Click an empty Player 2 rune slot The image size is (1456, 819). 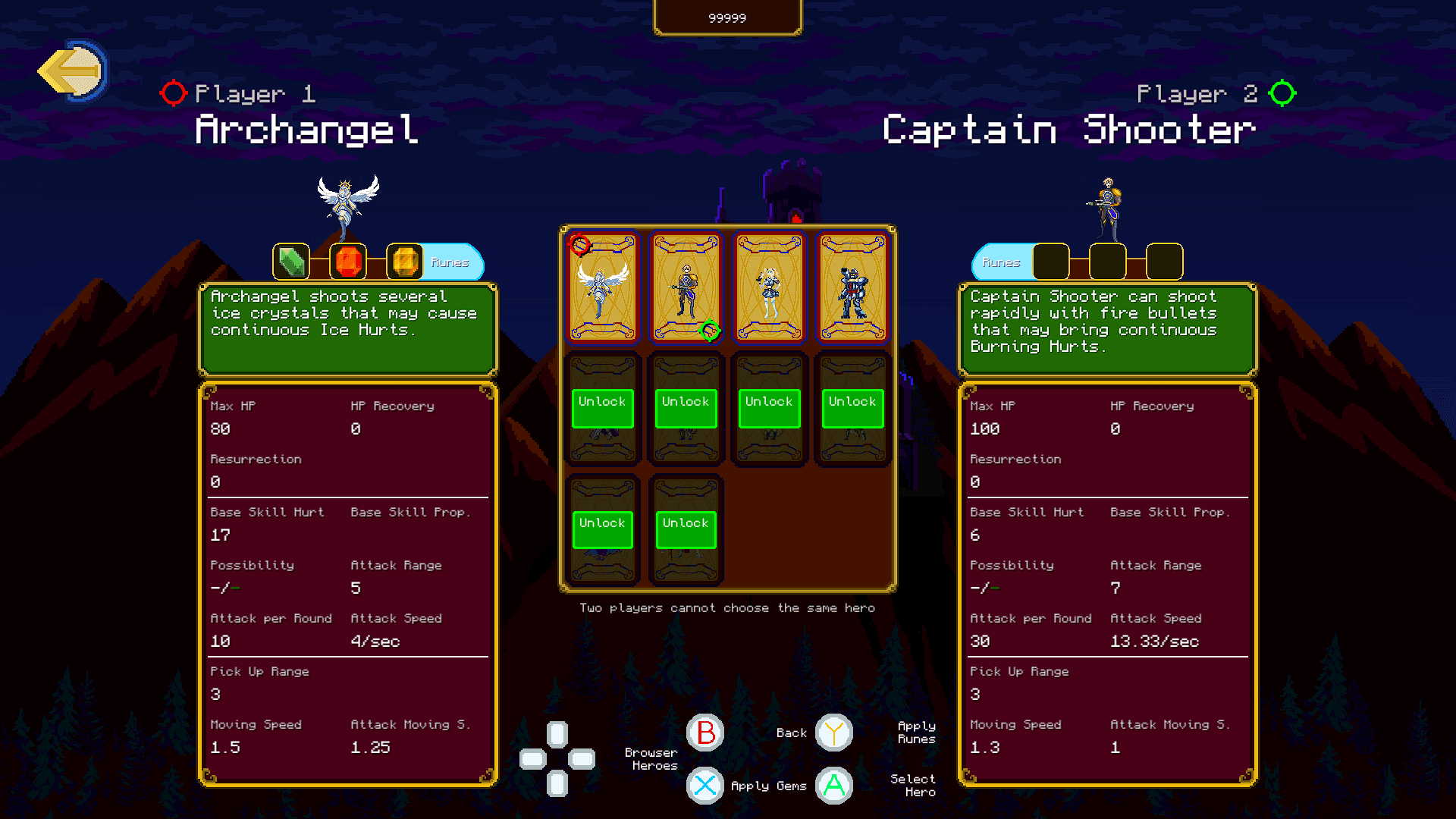pos(1052,263)
